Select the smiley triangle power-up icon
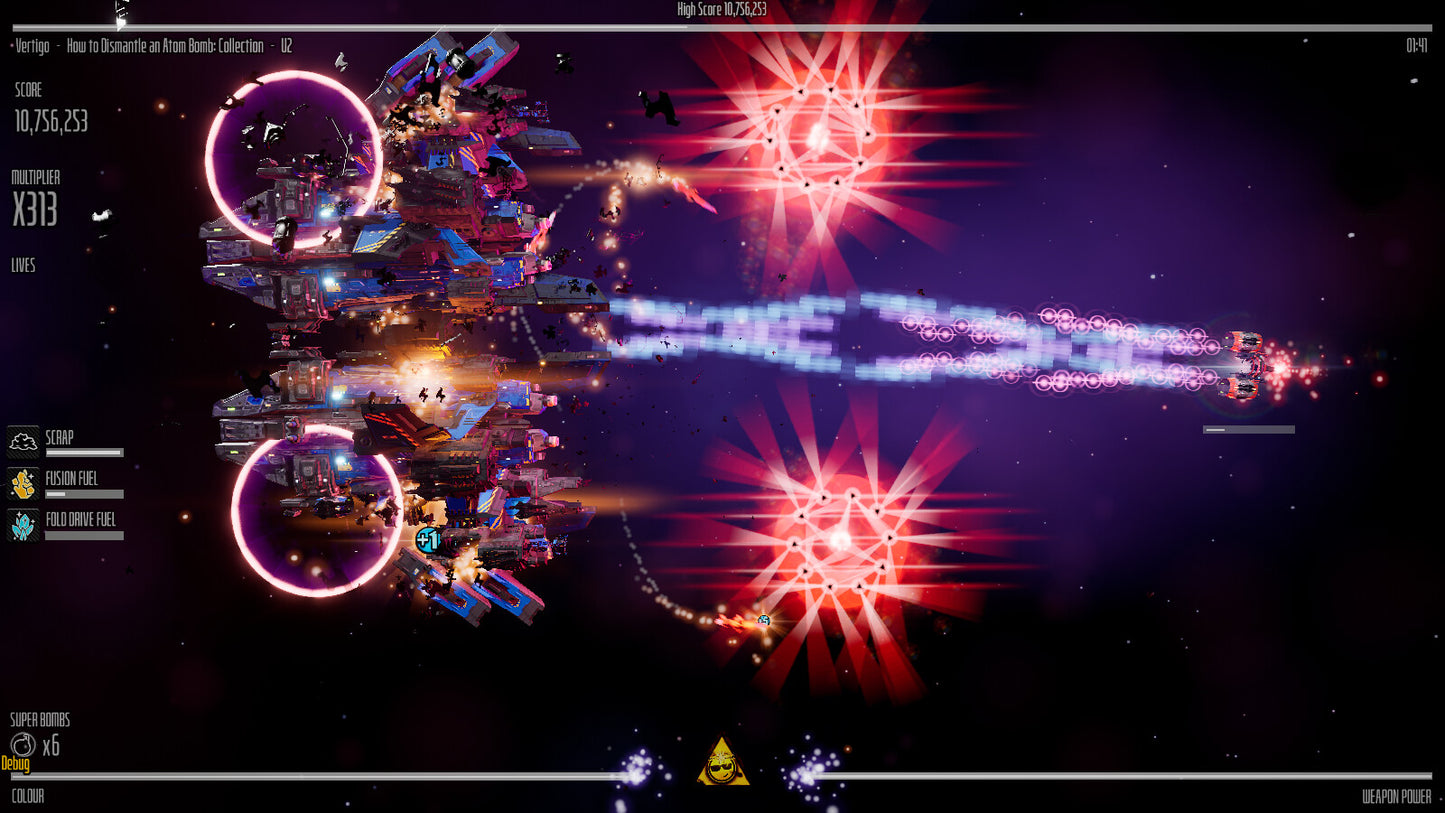The height and width of the screenshot is (813, 1445). coord(722,759)
